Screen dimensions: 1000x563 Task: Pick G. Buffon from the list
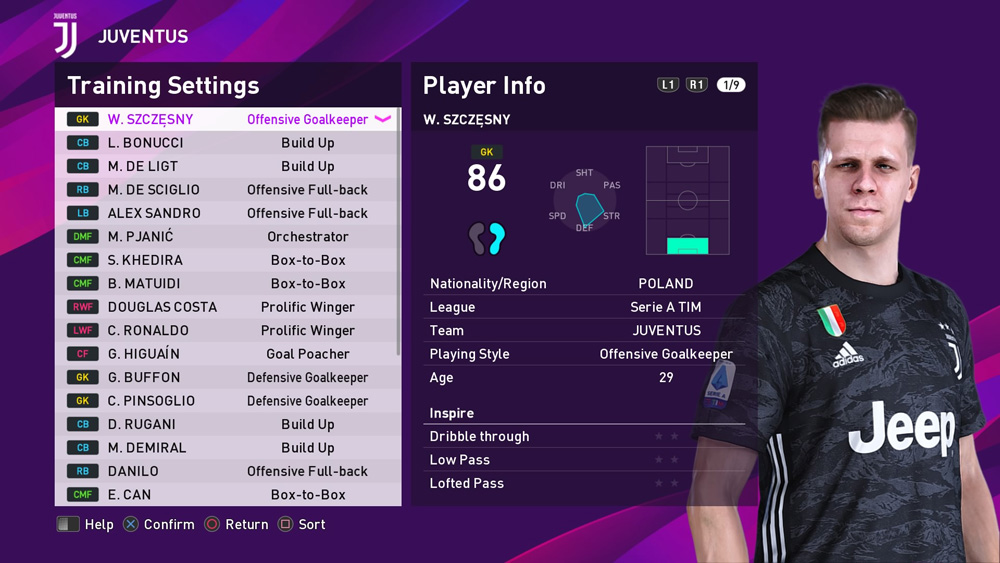point(227,378)
